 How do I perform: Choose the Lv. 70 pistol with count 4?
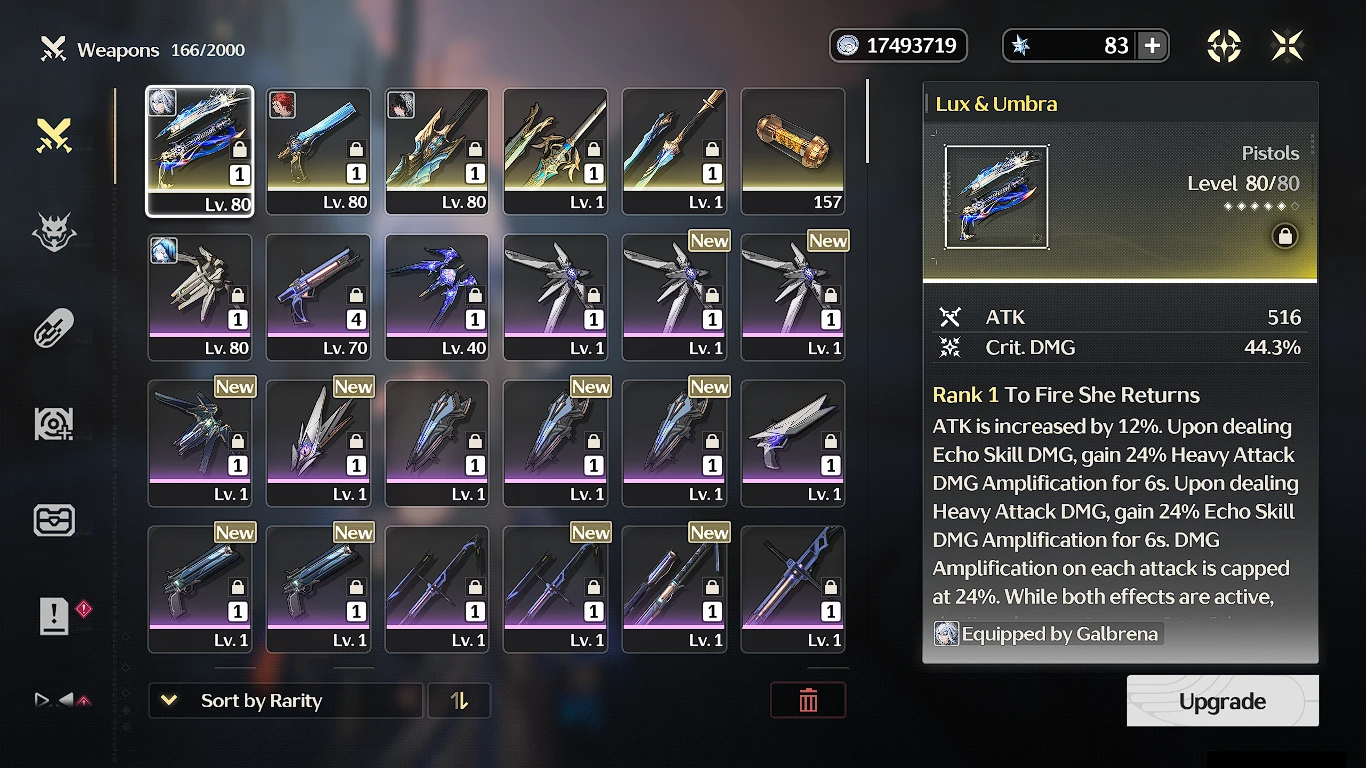(x=318, y=297)
